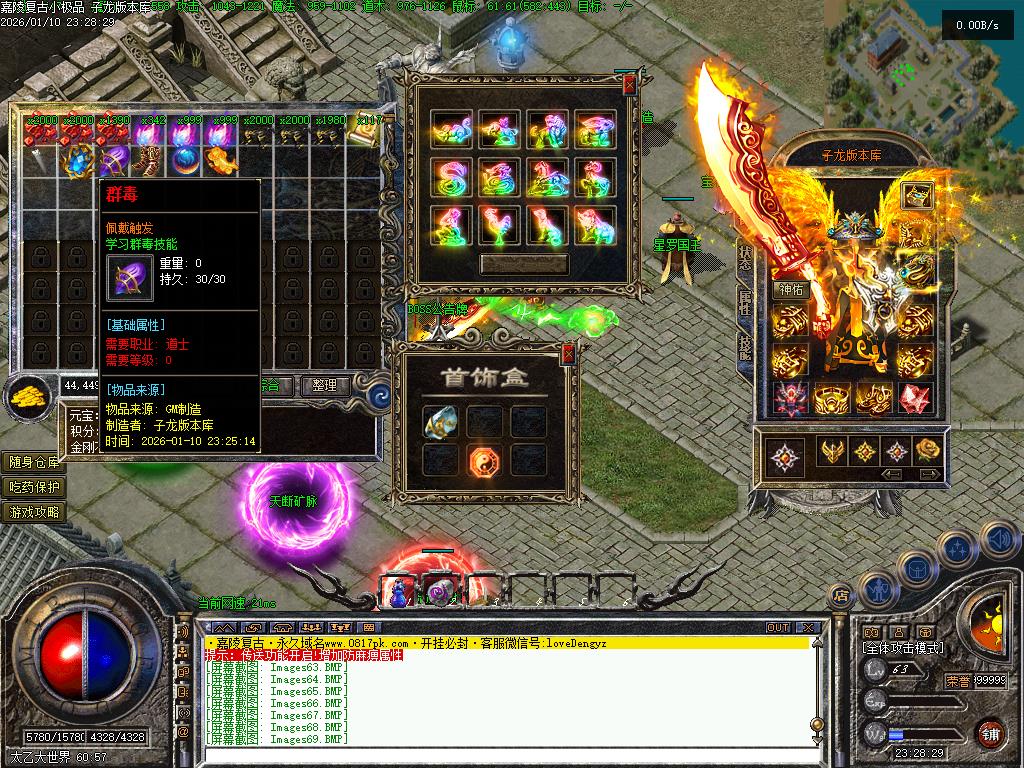Open the 游戏攻略 game guide

click(34, 512)
